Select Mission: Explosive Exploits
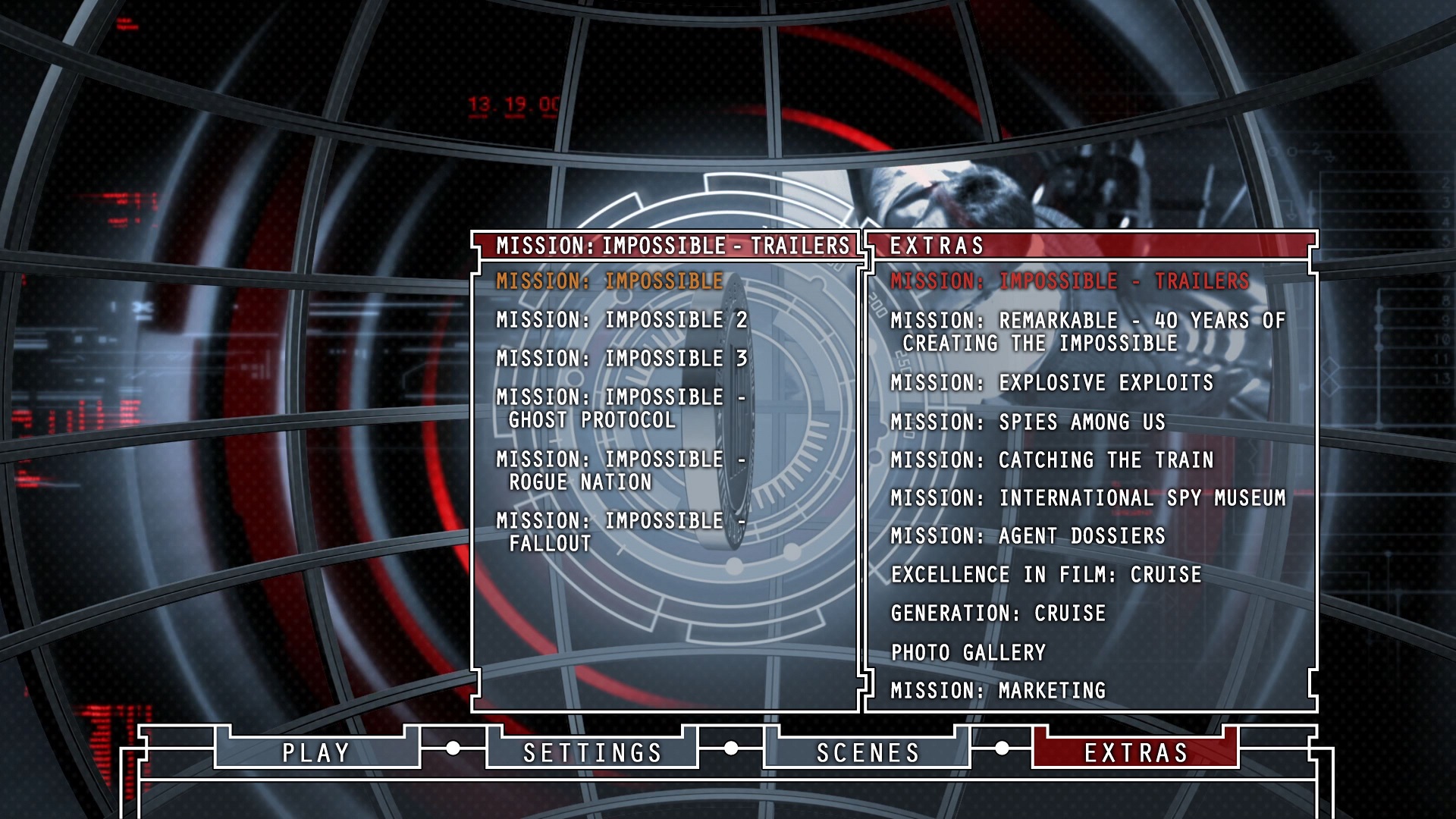Image resolution: width=1456 pixels, height=819 pixels. pyautogui.click(x=1052, y=383)
